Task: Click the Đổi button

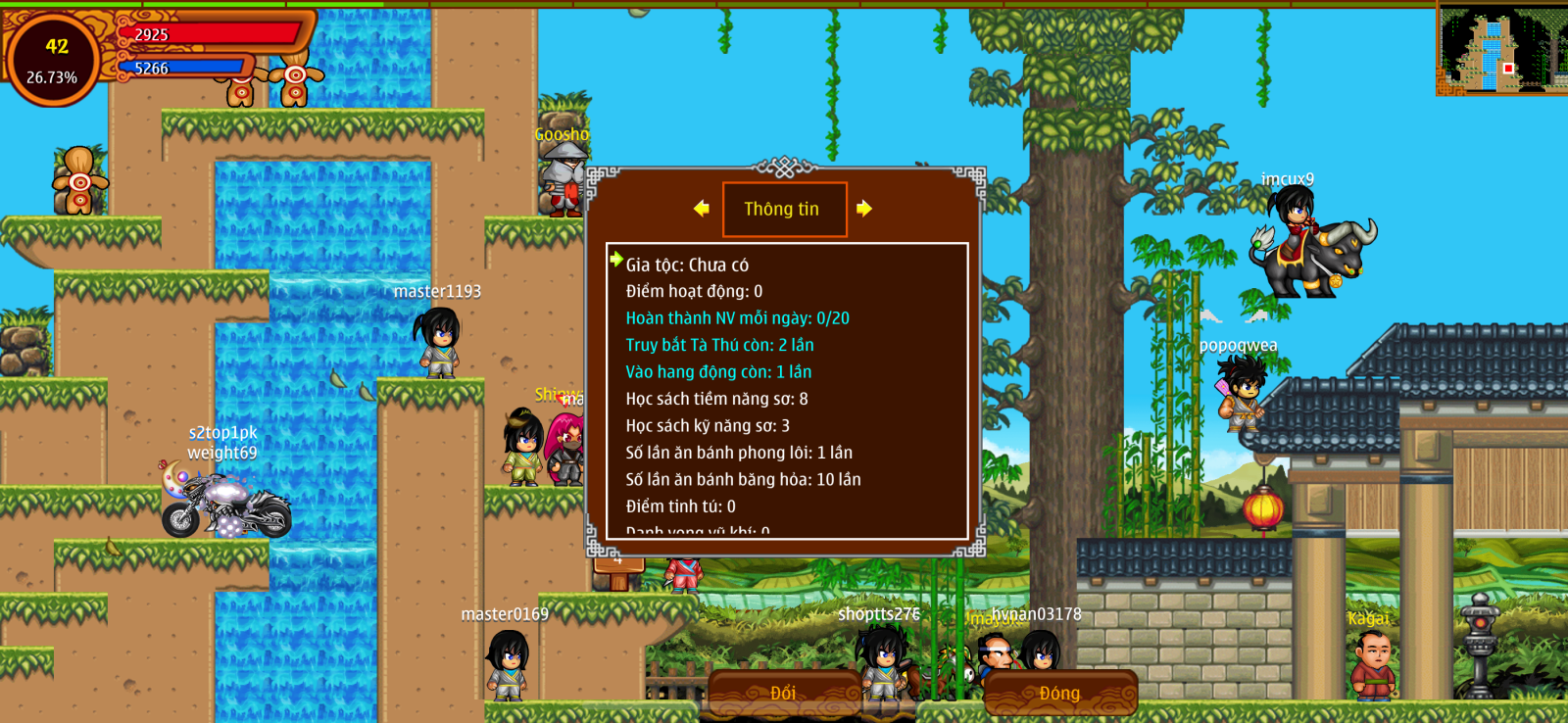Action: (x=783, y=693)
